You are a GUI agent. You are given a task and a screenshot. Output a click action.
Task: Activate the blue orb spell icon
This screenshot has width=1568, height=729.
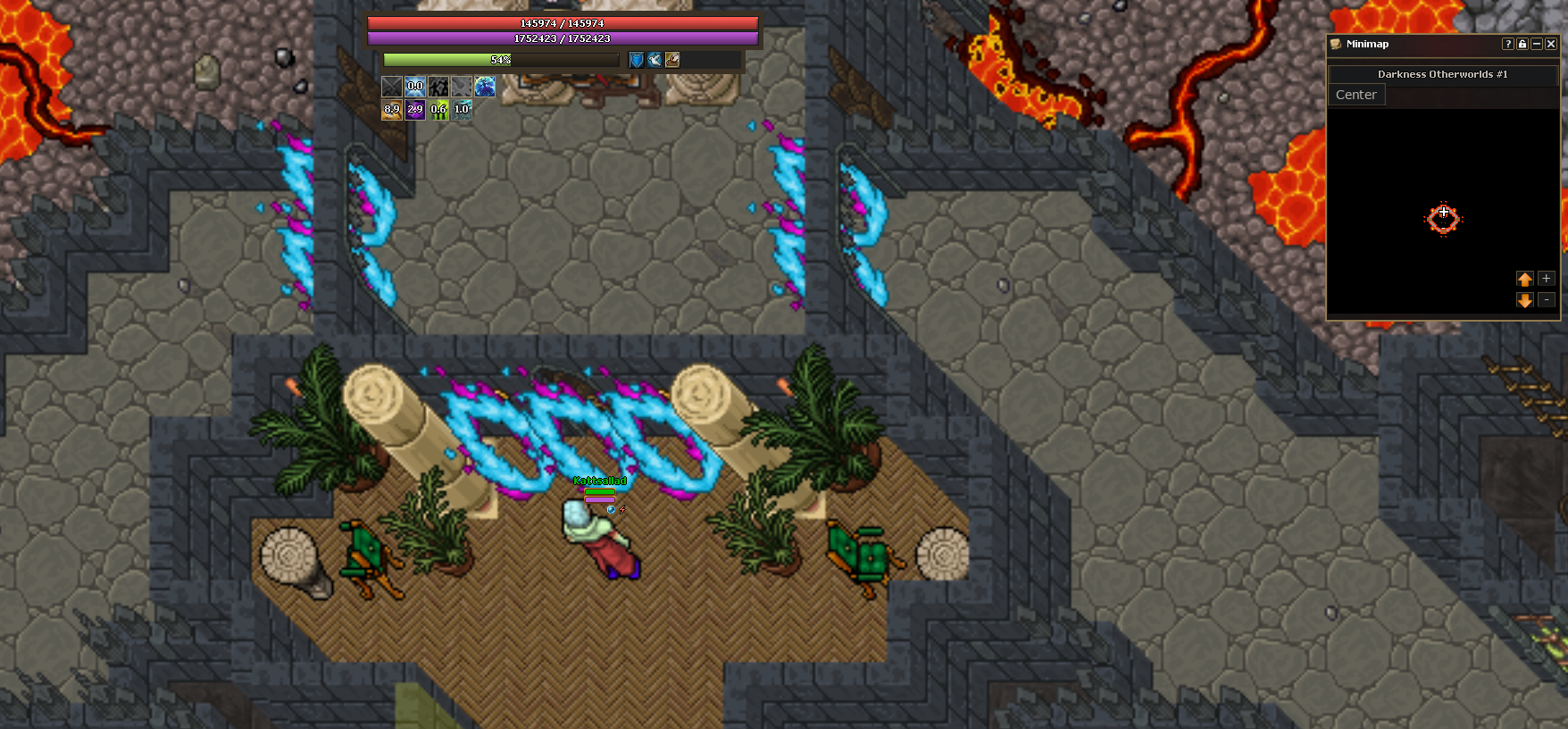[485, 87]
